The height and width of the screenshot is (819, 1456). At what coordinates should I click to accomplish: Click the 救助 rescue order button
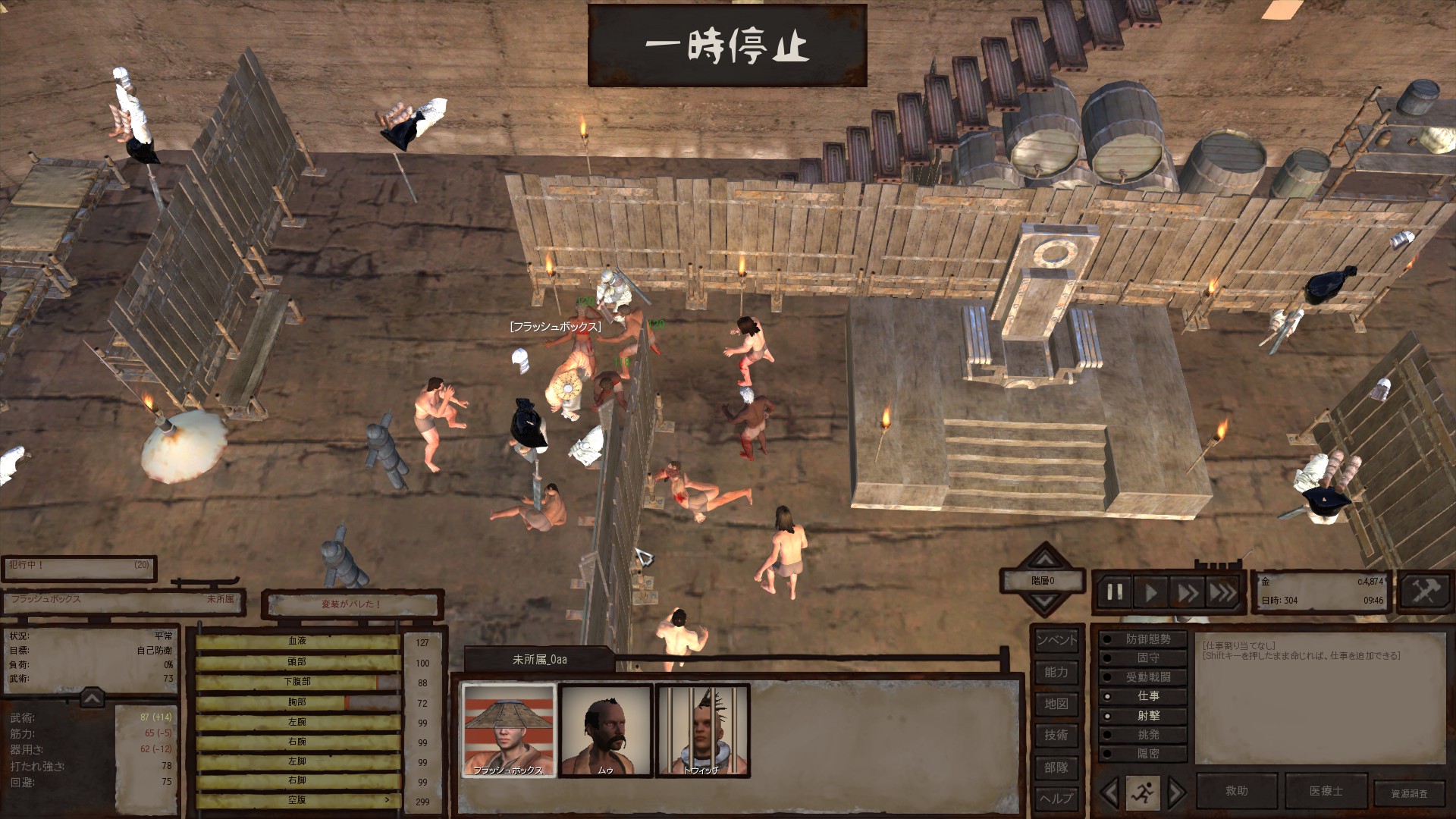[1236, 791]
